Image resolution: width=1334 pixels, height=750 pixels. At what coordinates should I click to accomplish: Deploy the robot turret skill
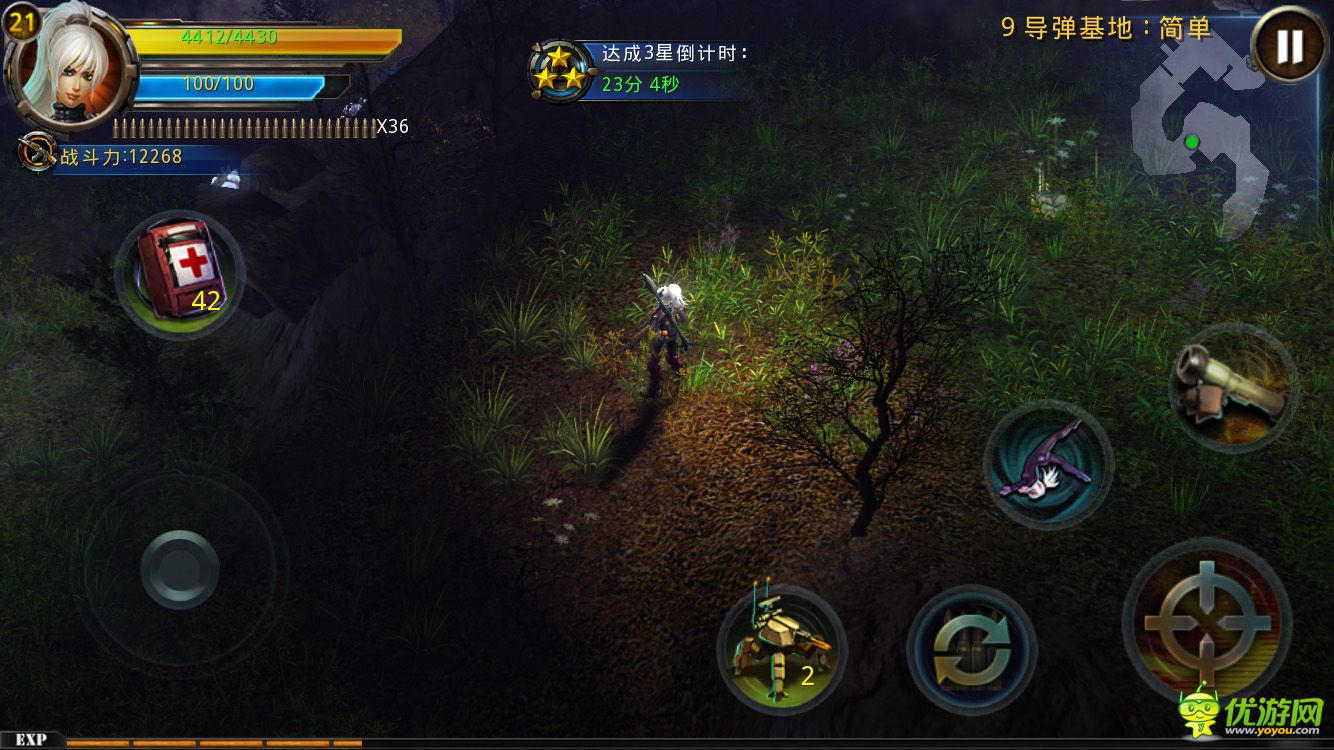coord(782,647)
